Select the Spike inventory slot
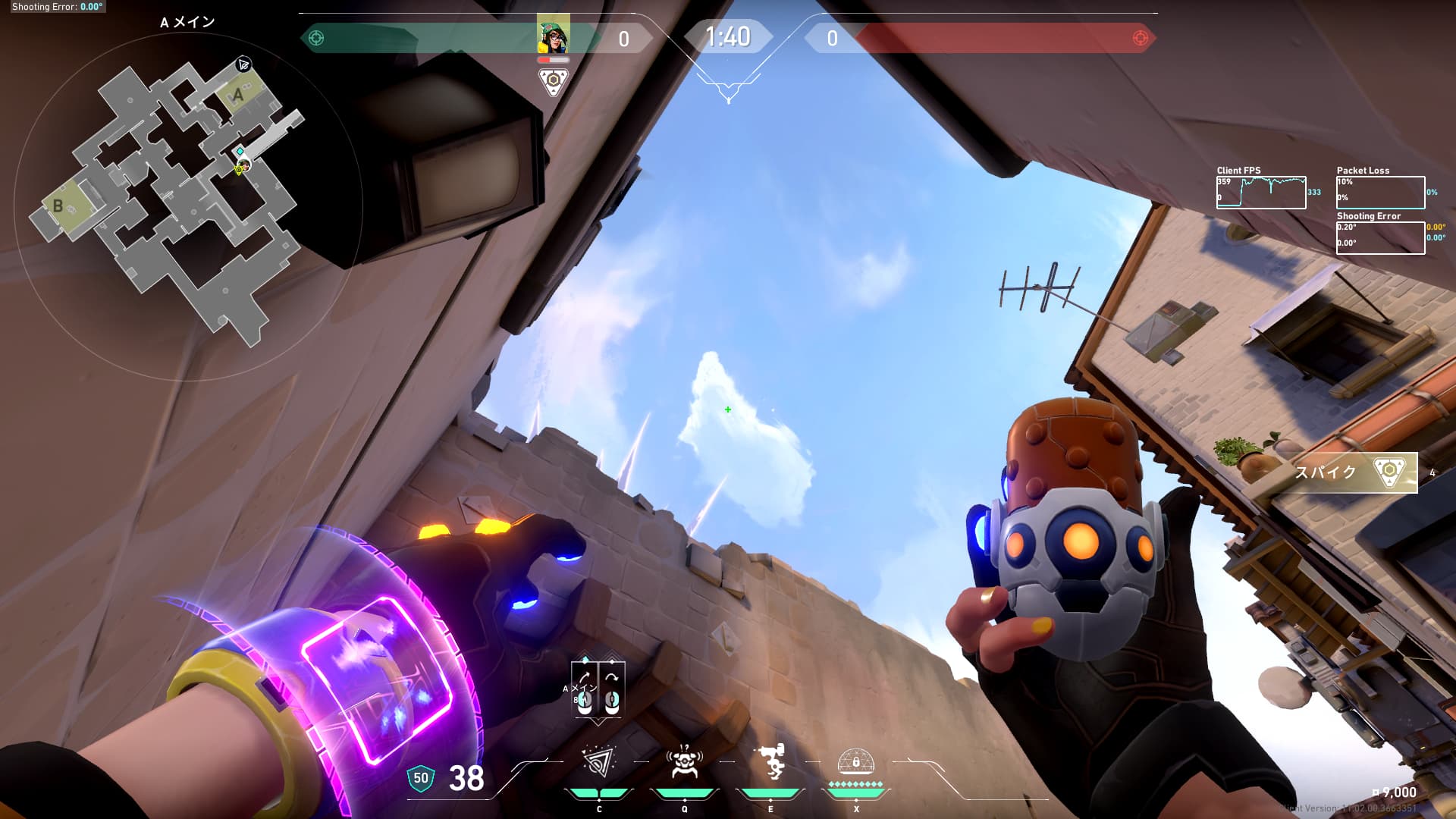Image resolution: width=1456 pixels, height=819 pixels. point(1354,472)
